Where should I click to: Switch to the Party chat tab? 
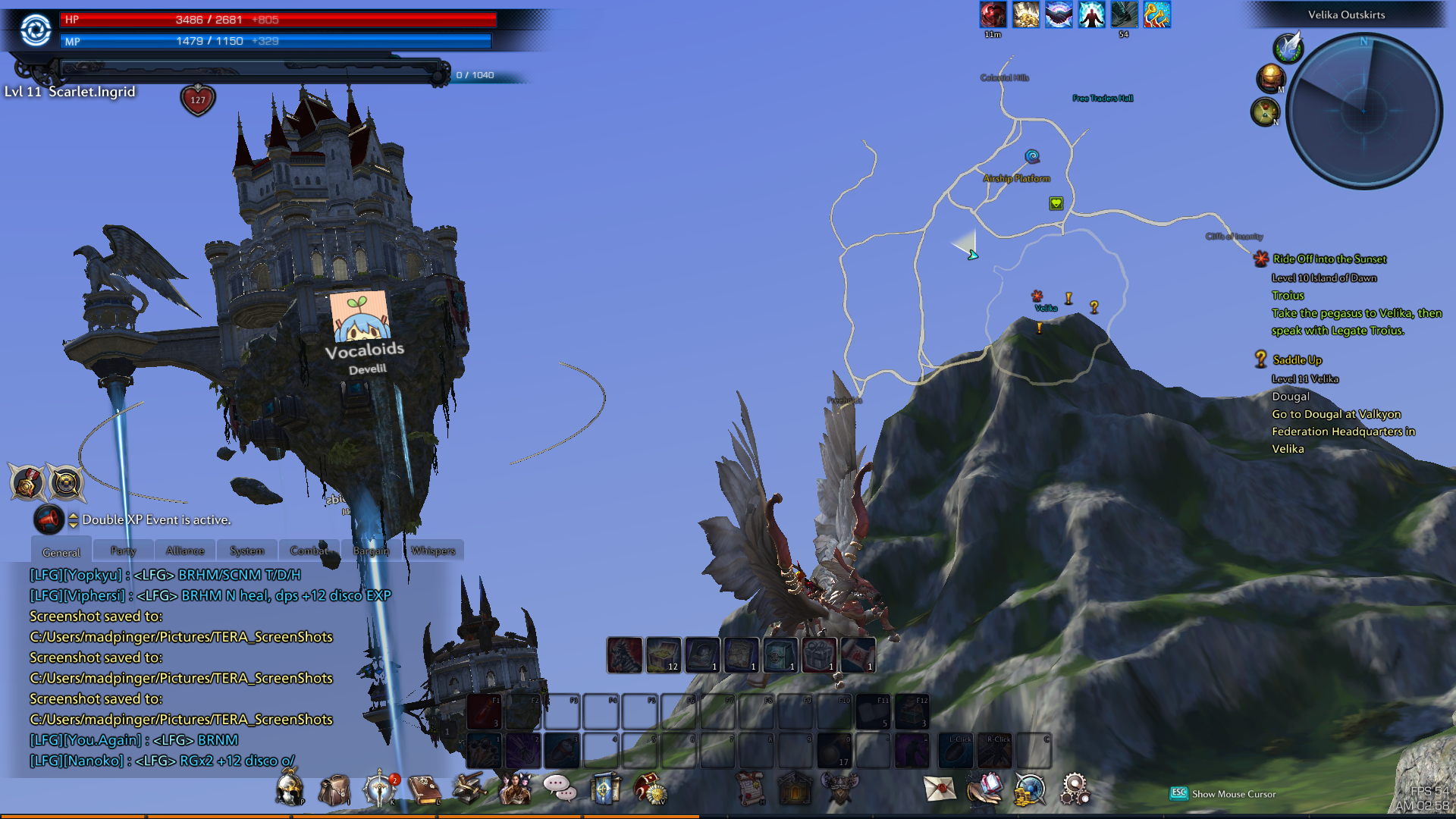click(123, 551)
